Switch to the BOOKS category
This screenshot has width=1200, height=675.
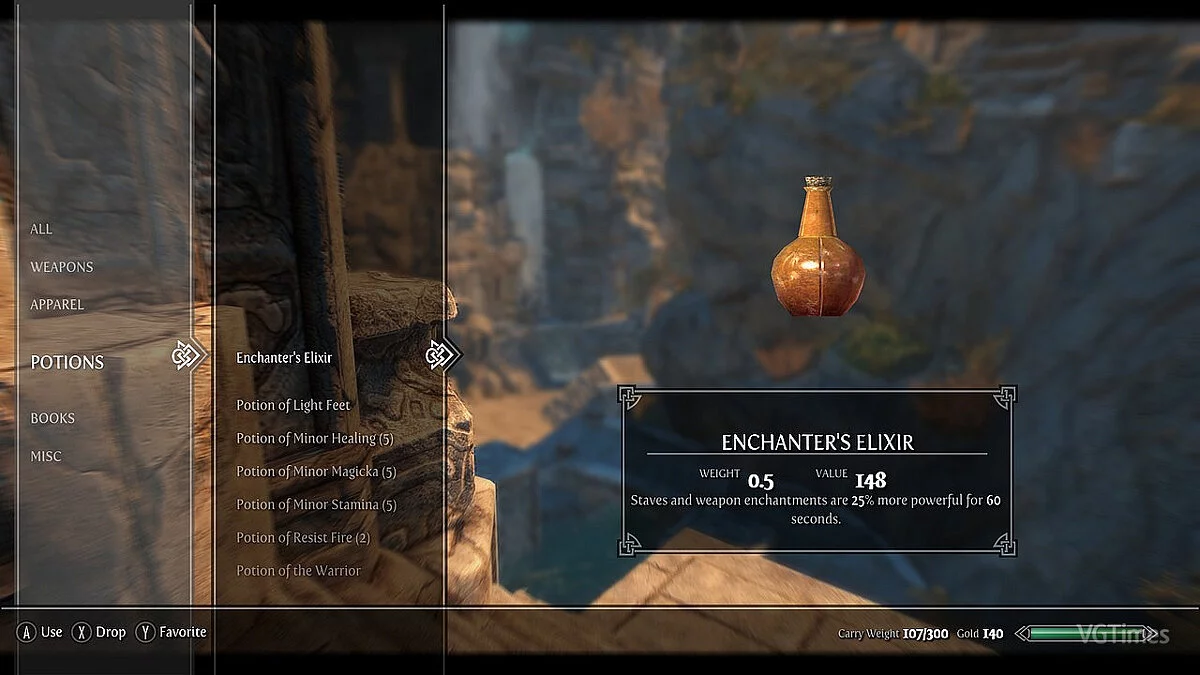(x=52, y=418)
